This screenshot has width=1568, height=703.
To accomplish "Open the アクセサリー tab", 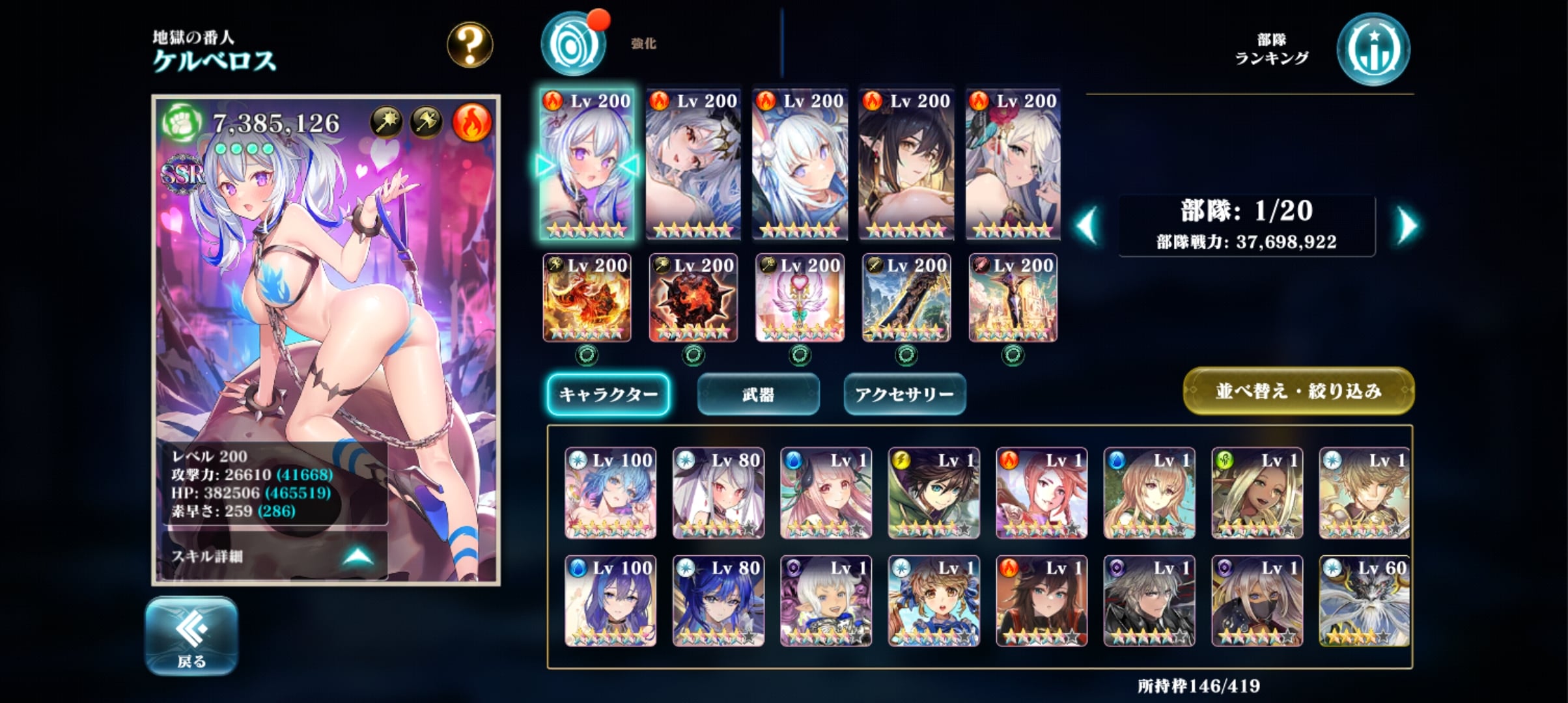I will pyautogui.click(x=904, y=394).
